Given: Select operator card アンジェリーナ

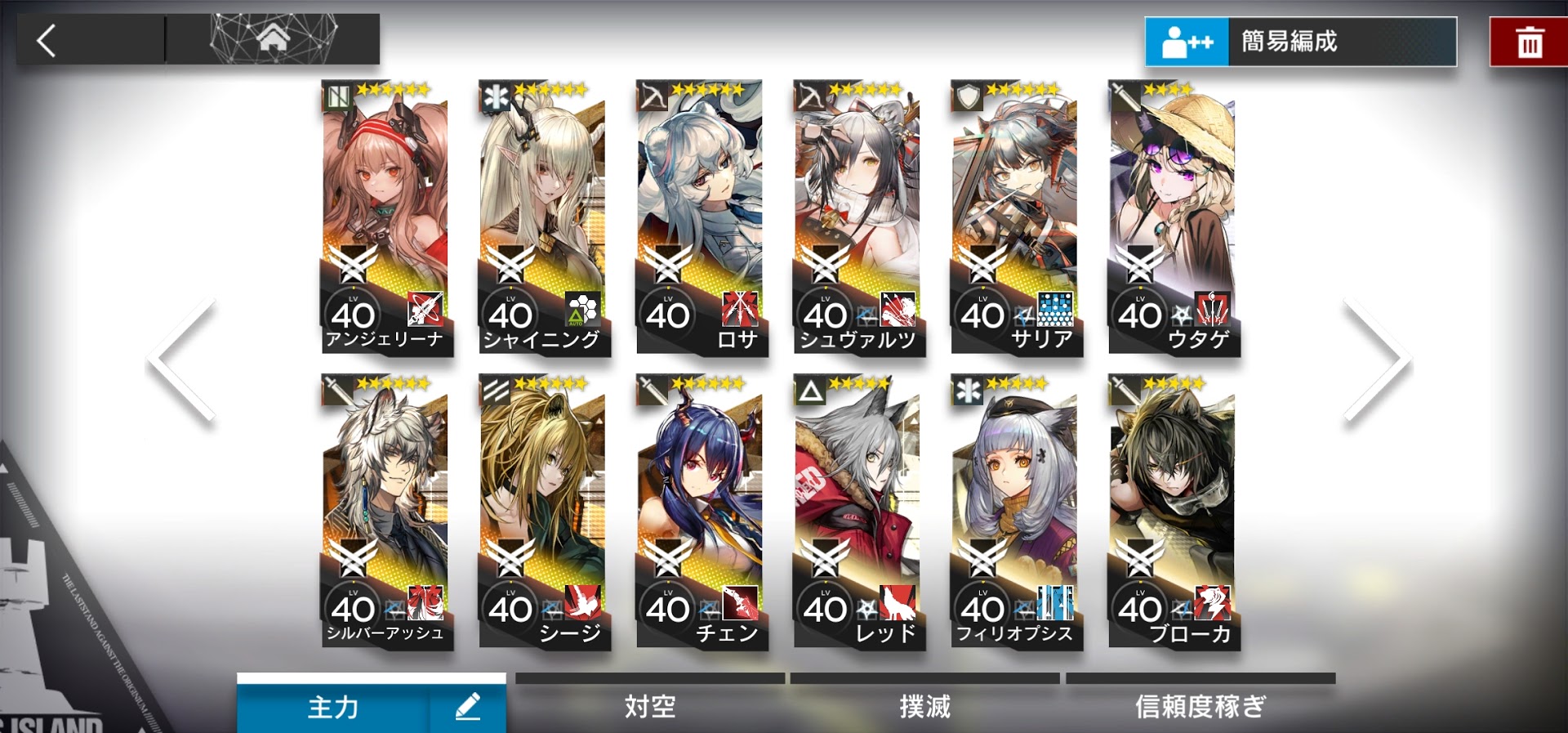Looking at the screenshot, I should (385, 217).
